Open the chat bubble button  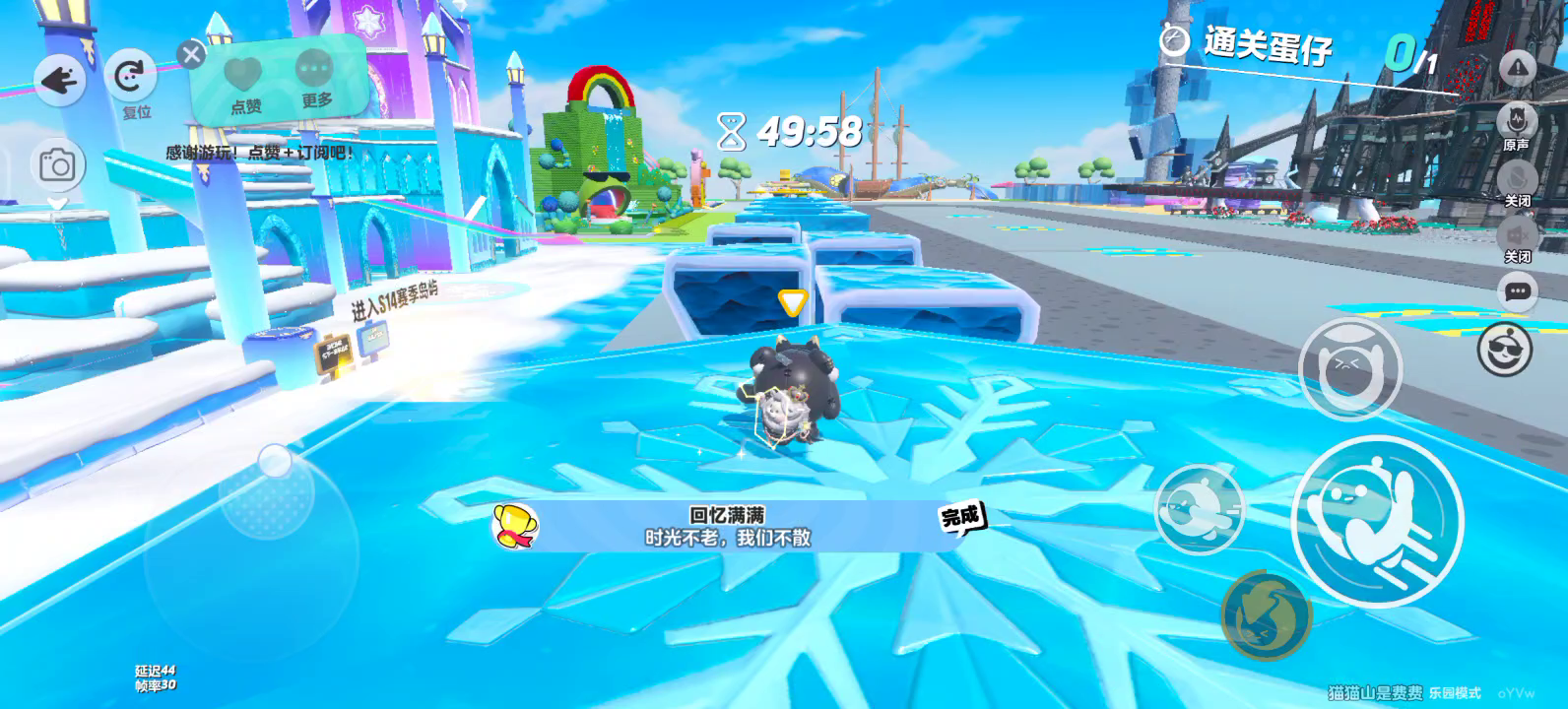pyautogui.click(x=1517, y=291)
